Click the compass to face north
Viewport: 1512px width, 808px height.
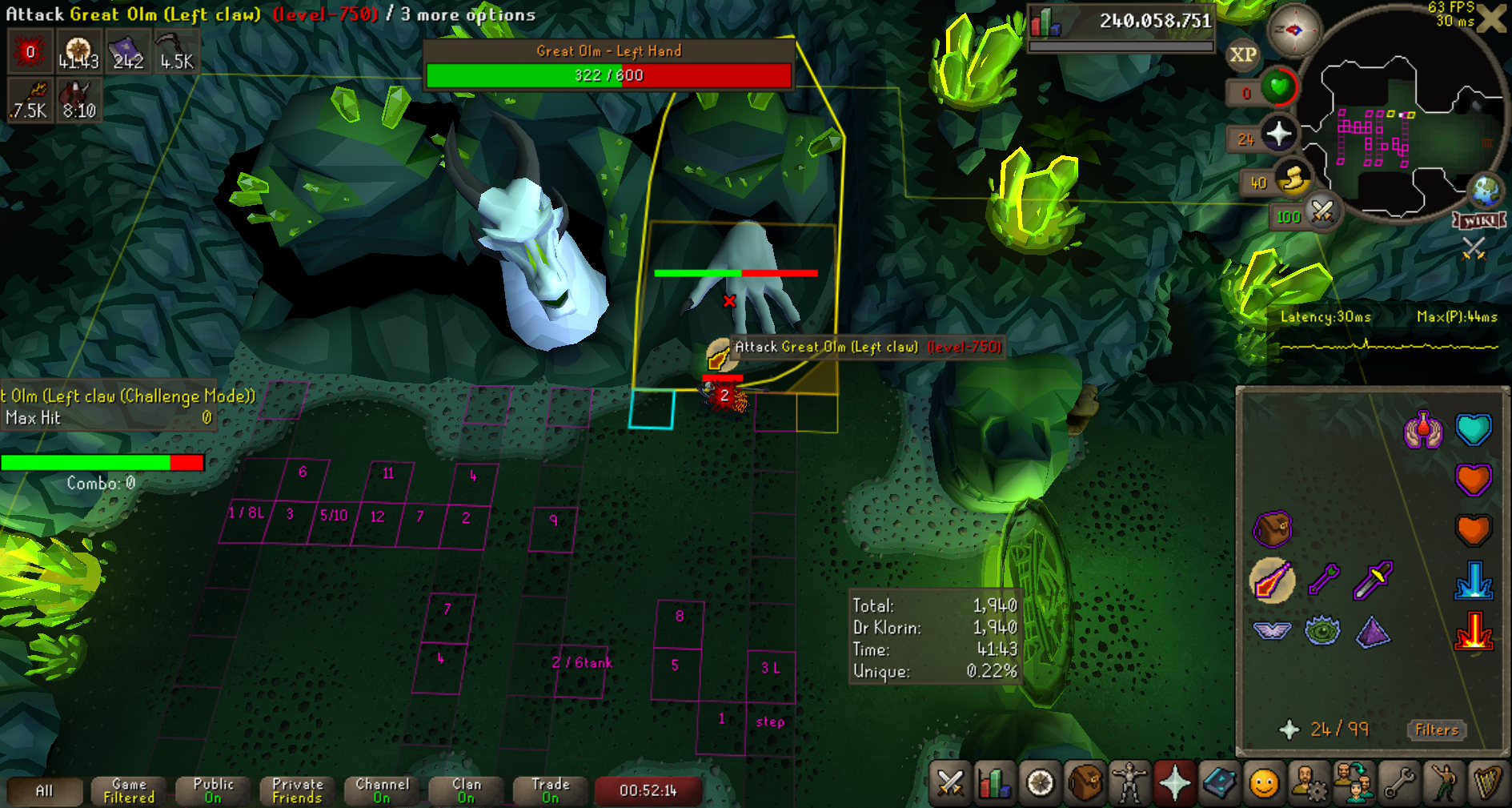(x=1293, y=31)
